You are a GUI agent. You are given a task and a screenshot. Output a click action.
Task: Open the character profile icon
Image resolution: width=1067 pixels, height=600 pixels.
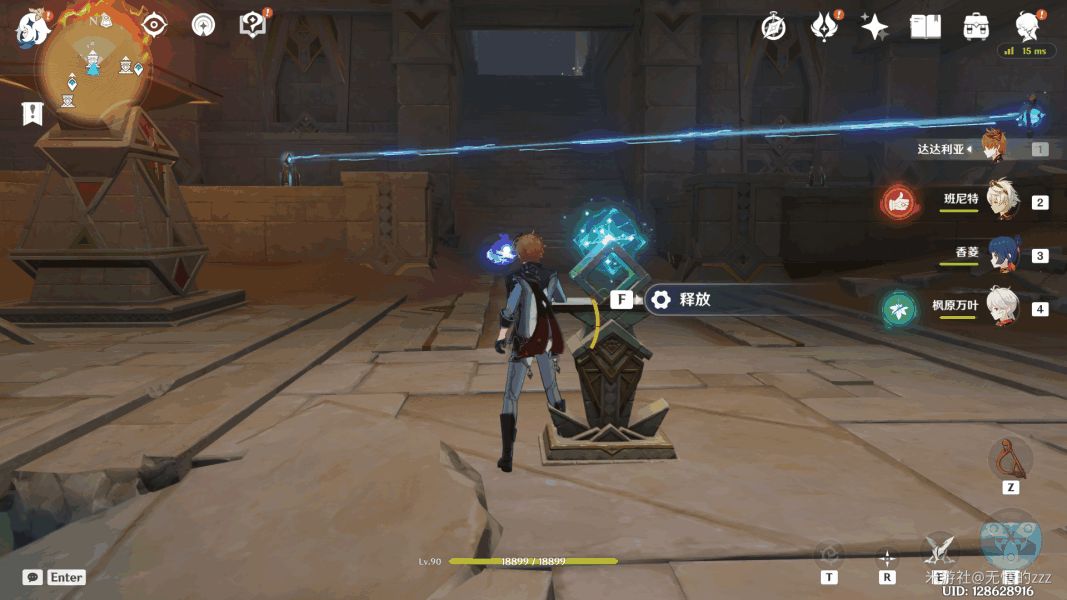(1026, 25)
